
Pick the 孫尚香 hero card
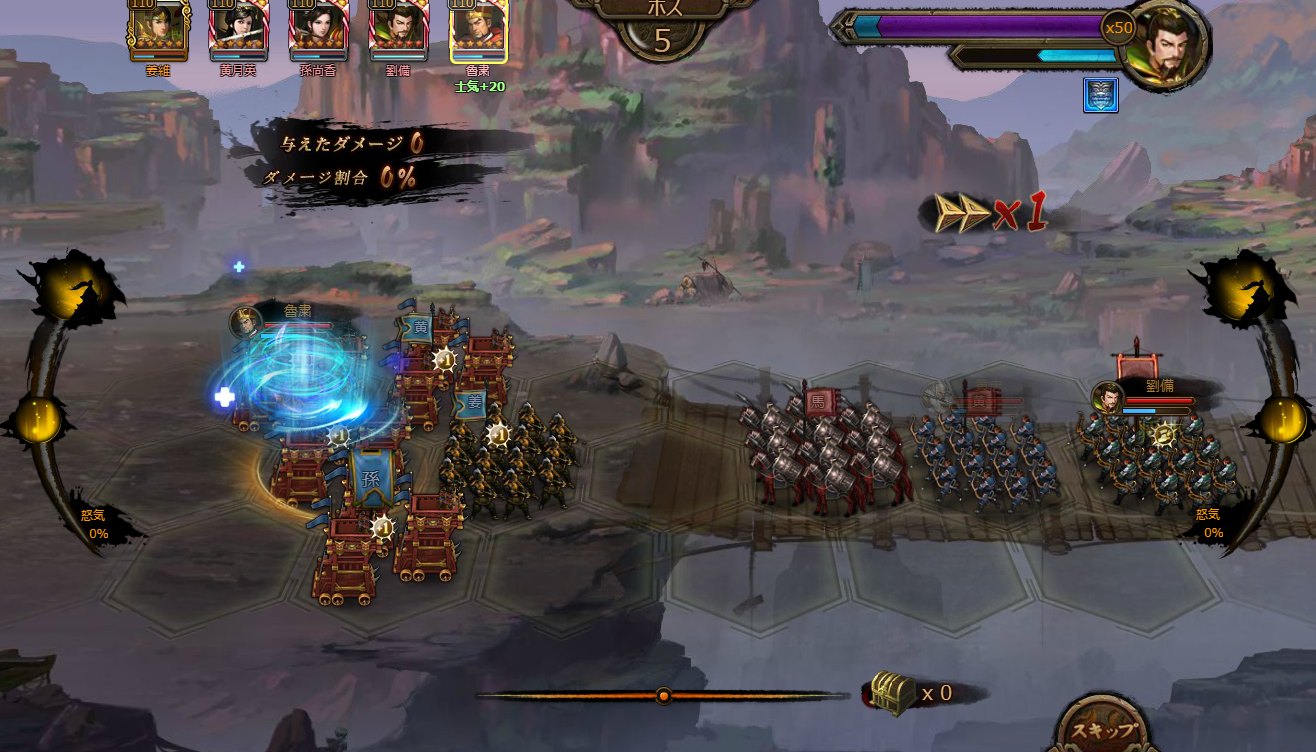[x=318, y=29]
